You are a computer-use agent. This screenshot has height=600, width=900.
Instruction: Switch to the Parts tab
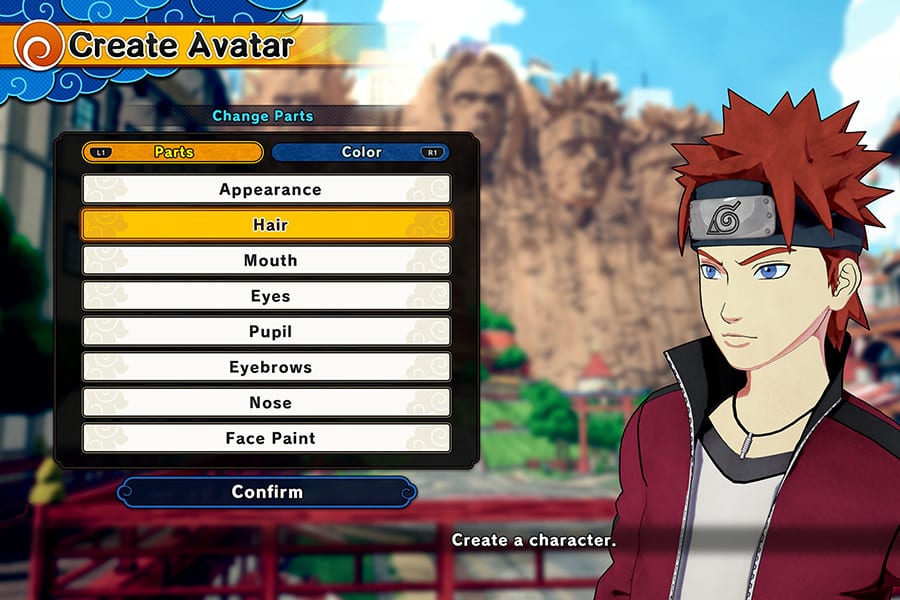point(173,153)
